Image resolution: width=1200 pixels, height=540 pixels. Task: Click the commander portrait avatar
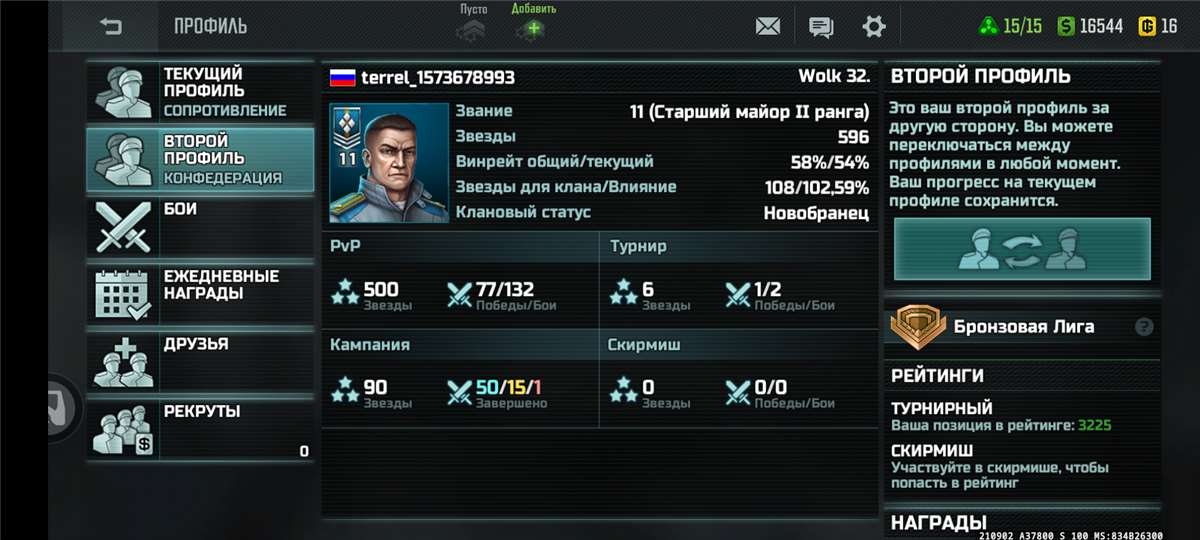[x=388, y=163]
